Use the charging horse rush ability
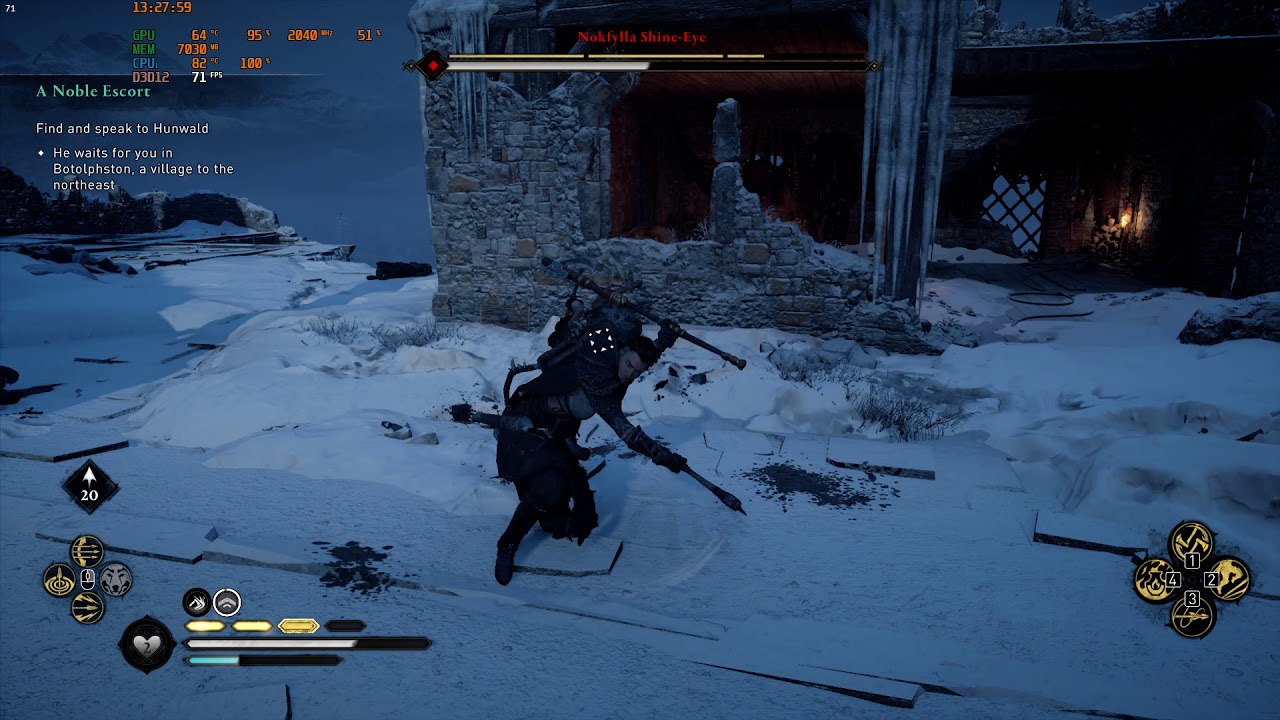Screen dimensions: 1280x720 click(1228, 580)
